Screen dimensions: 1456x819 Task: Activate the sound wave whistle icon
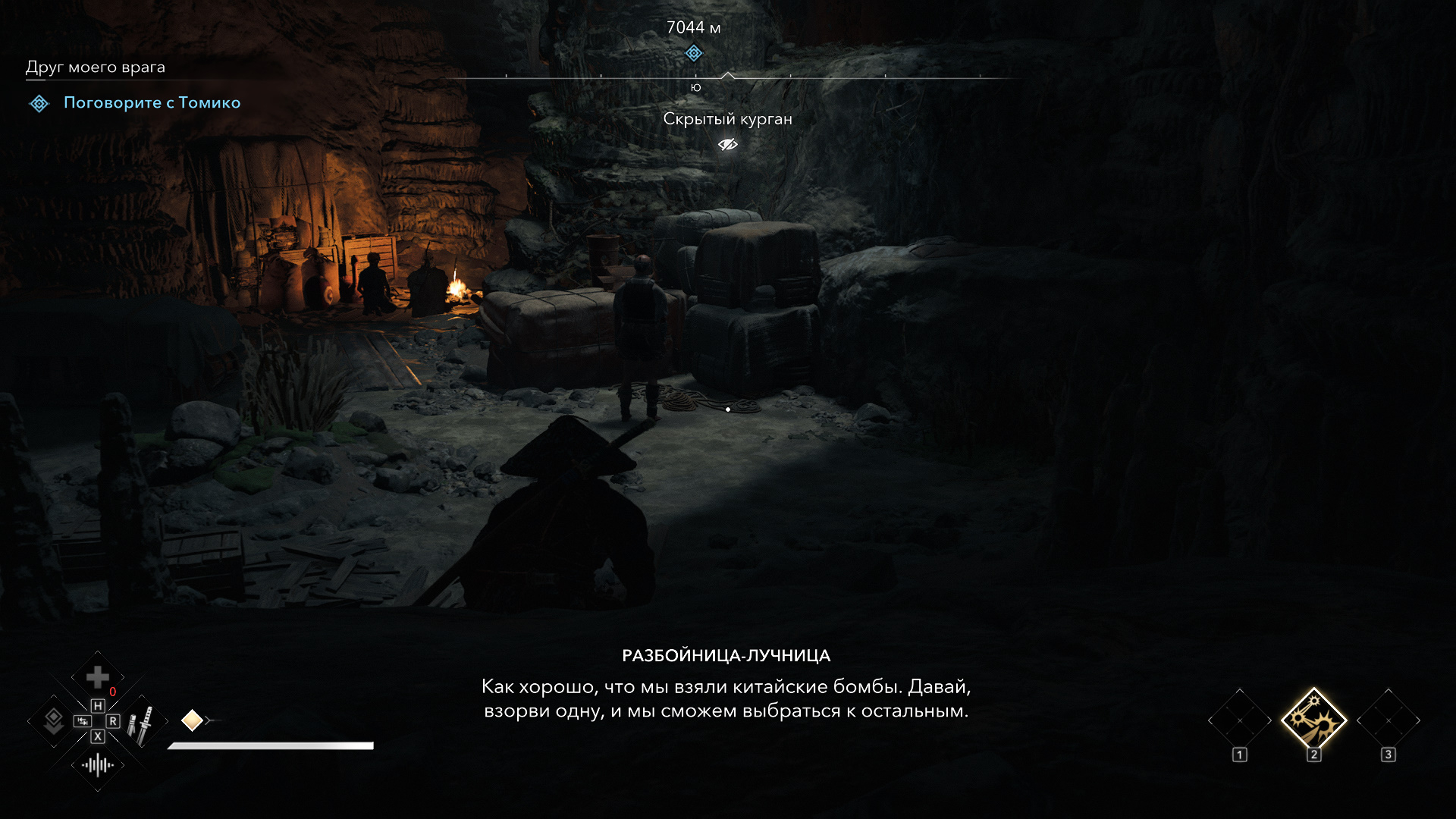click(98, 765)
